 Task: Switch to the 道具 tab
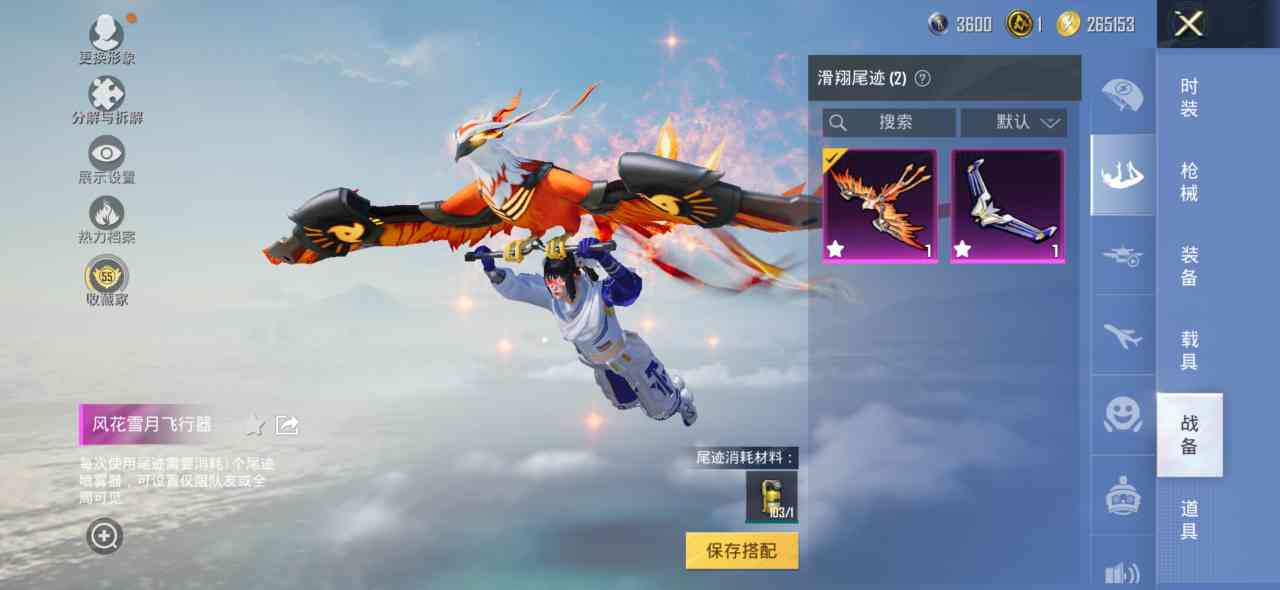click(1189, 520)
